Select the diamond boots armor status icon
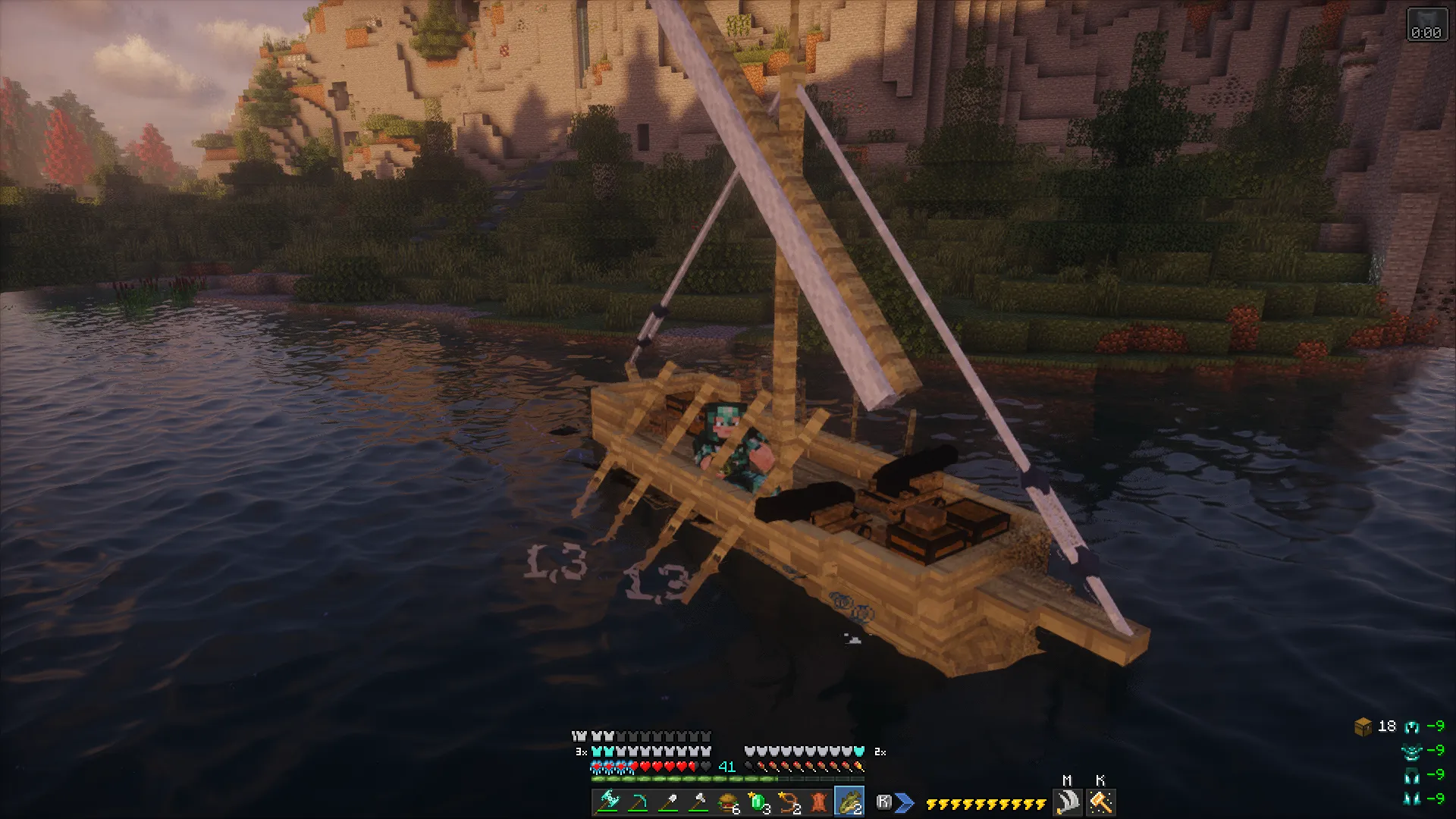 [1411, 798]
